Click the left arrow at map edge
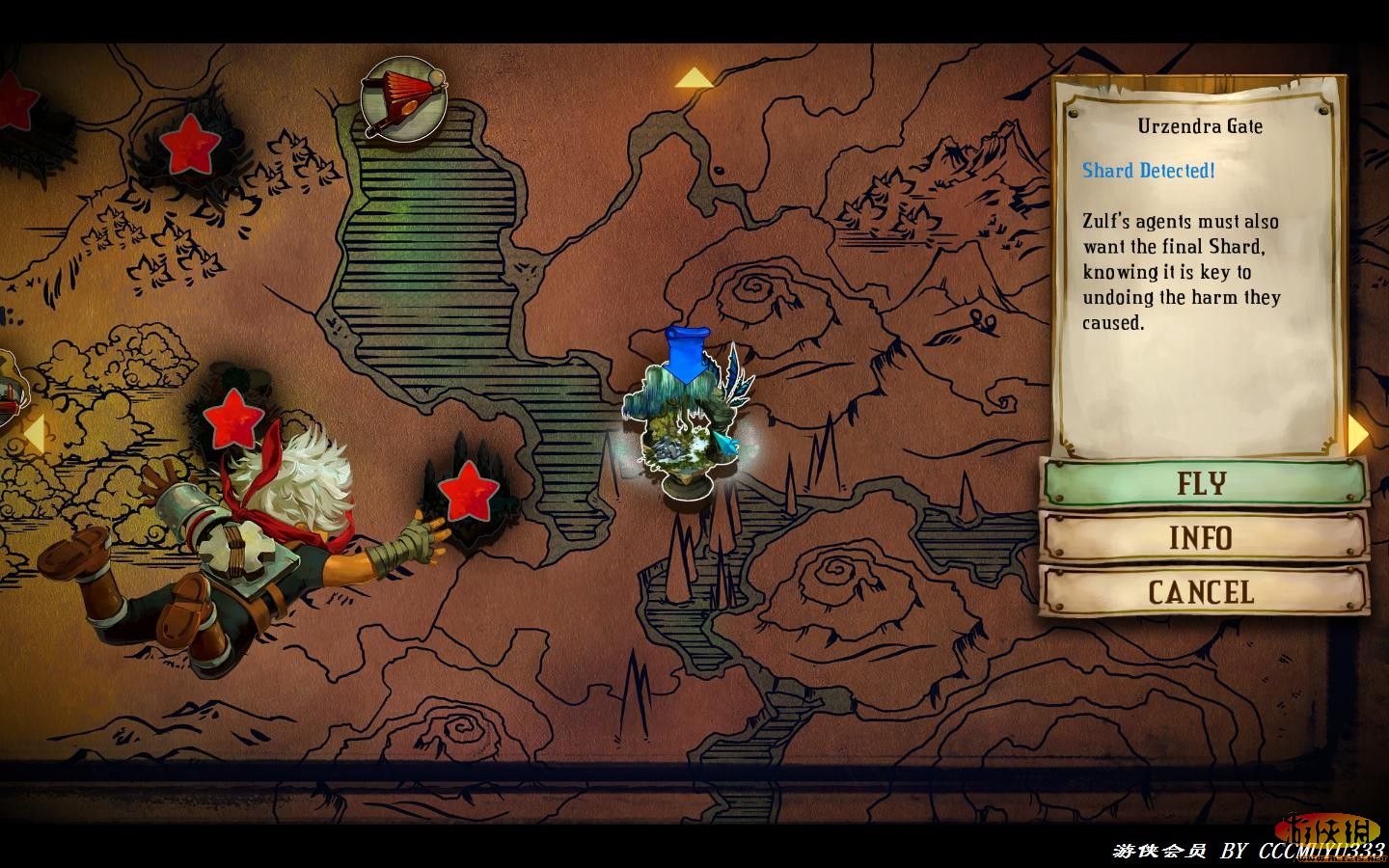Viewport: 1389px width, 868px height. [33, 434]
